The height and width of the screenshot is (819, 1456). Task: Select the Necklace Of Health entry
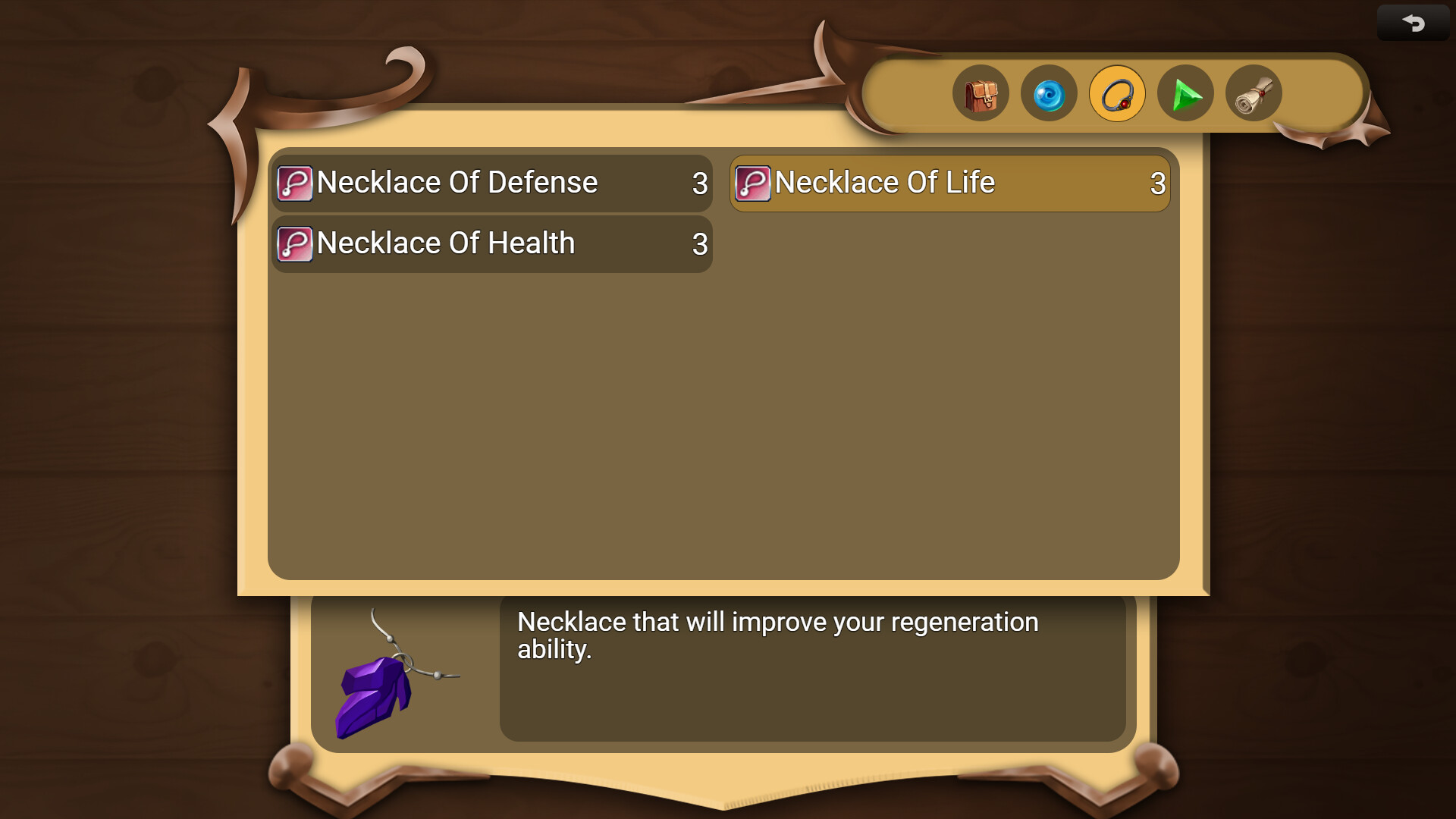(491, 243)
